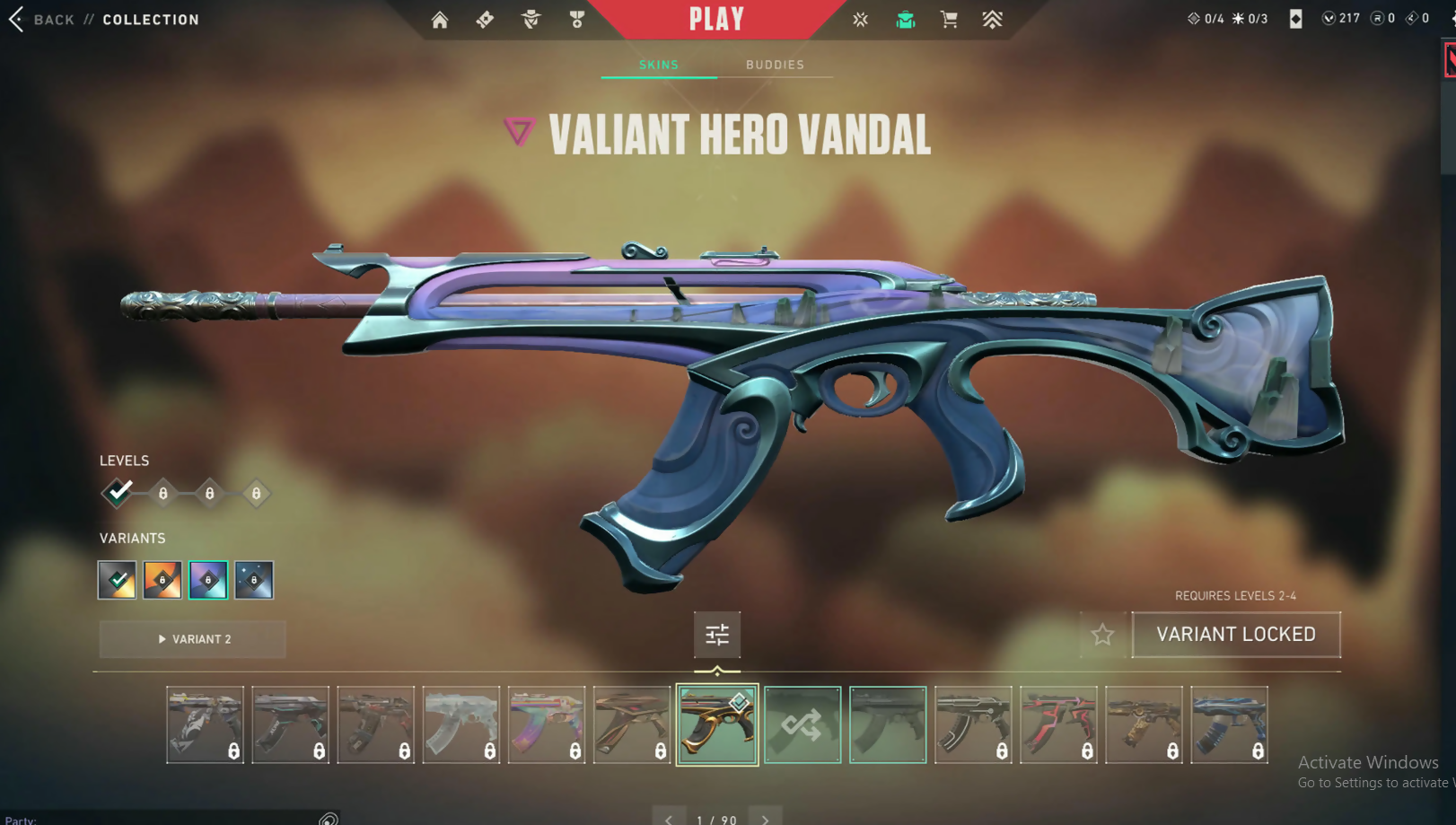Choose the purple-teal variant swatch

[x=208, y=580]
